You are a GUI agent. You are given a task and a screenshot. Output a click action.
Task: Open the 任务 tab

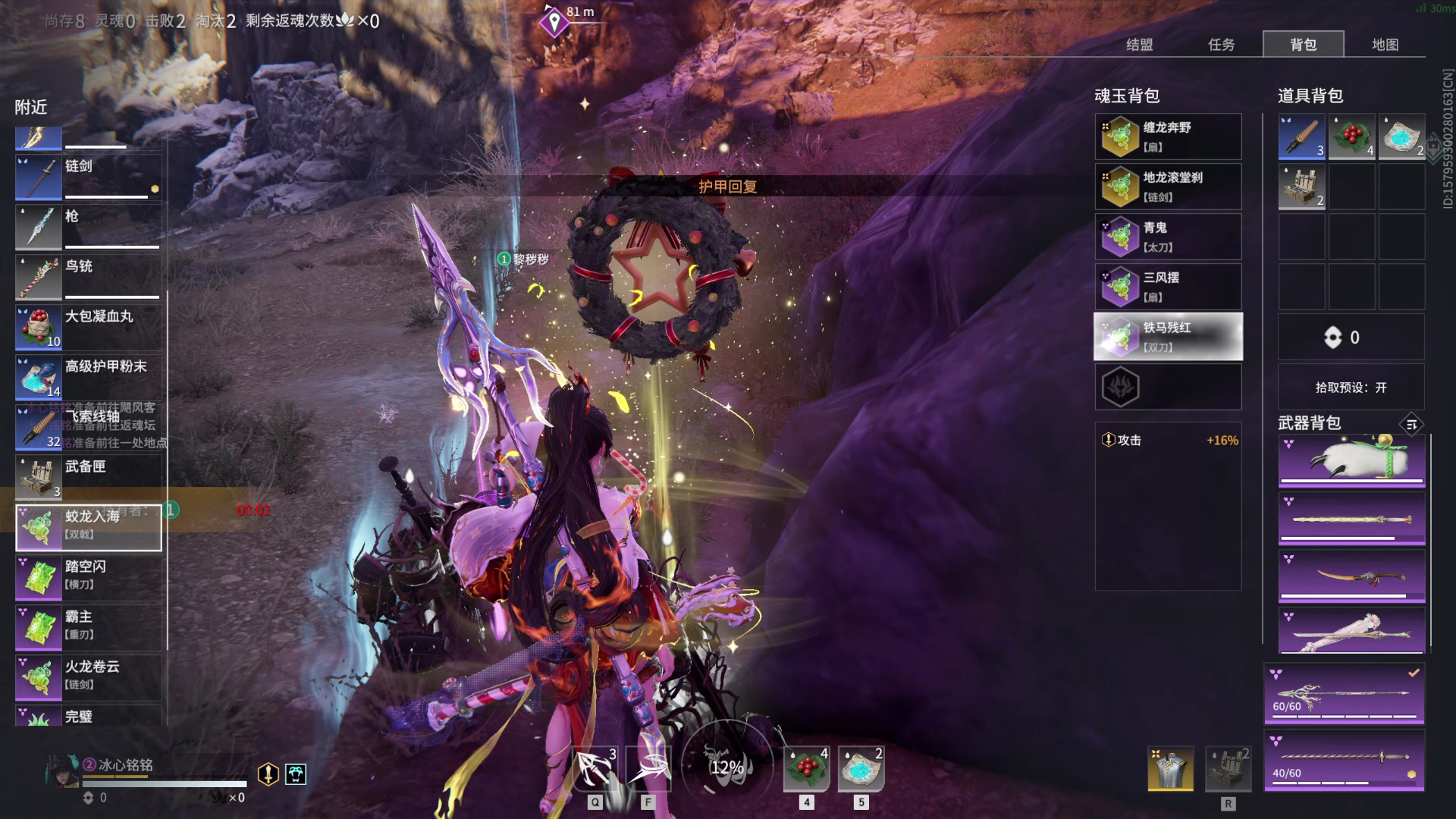1221,45
